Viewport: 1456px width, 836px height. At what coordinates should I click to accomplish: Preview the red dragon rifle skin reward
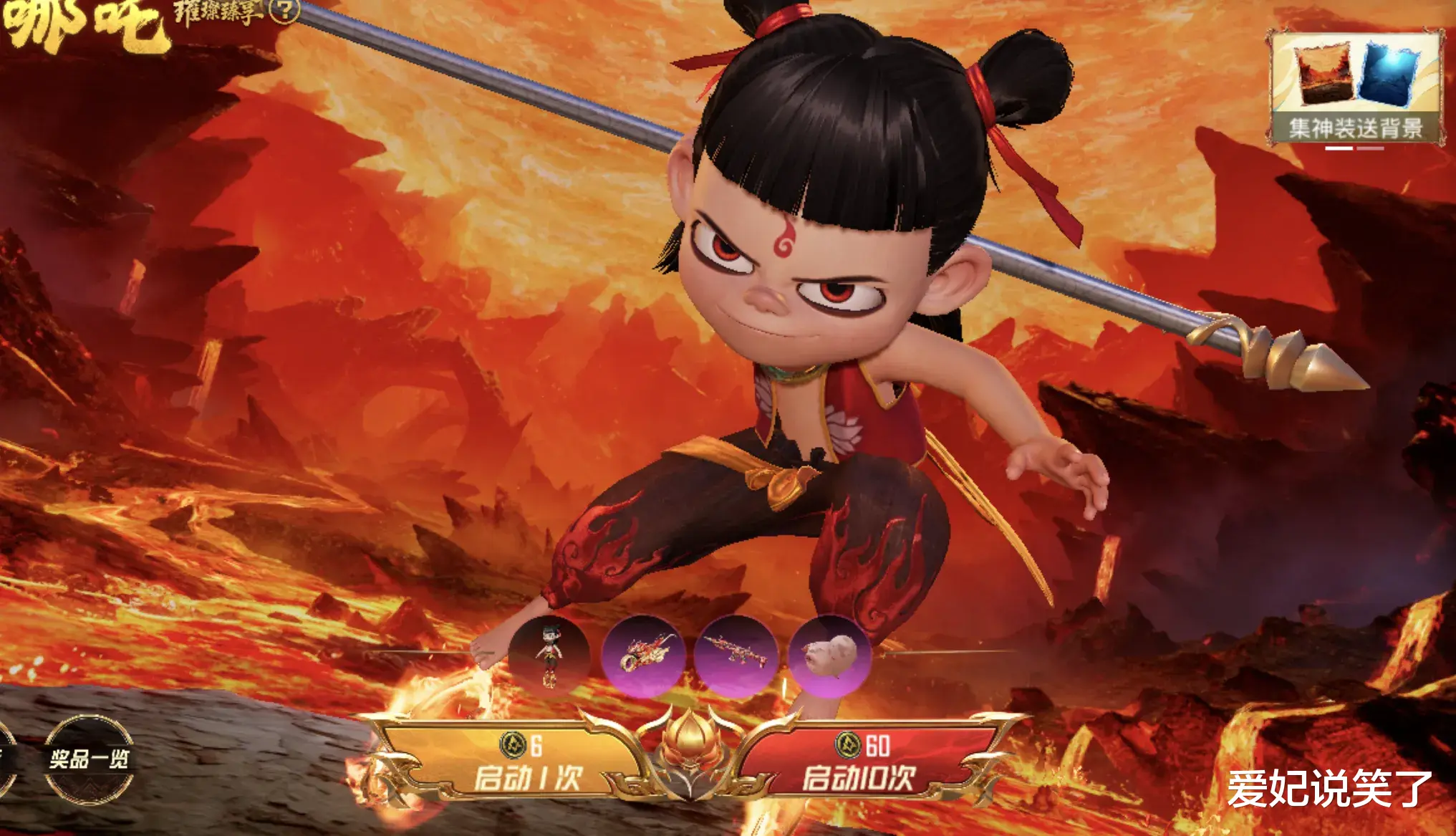tap(736, 655)
